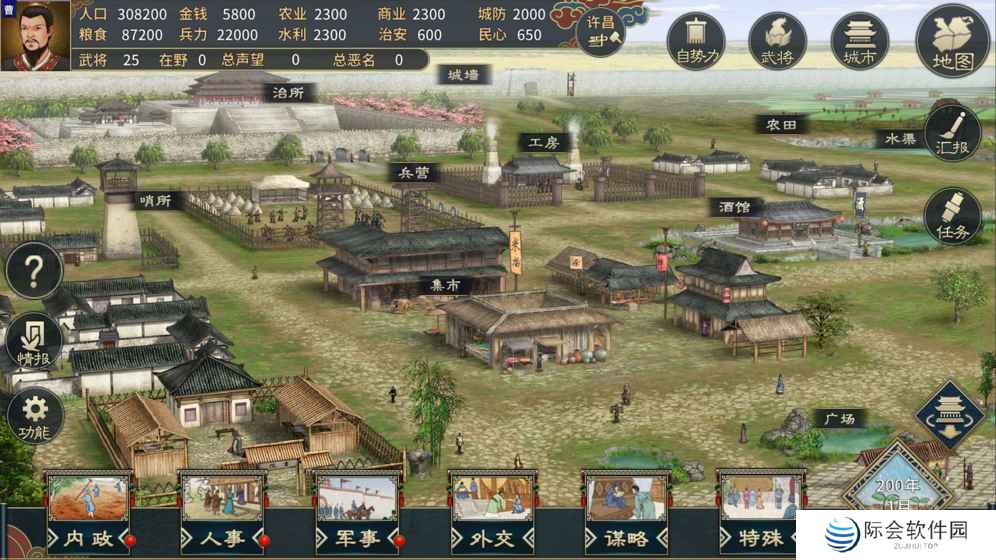The width and height of the screenshot is (996, 560).
Task: Click the 许昌 city name badge
Action: pos(600,31)
